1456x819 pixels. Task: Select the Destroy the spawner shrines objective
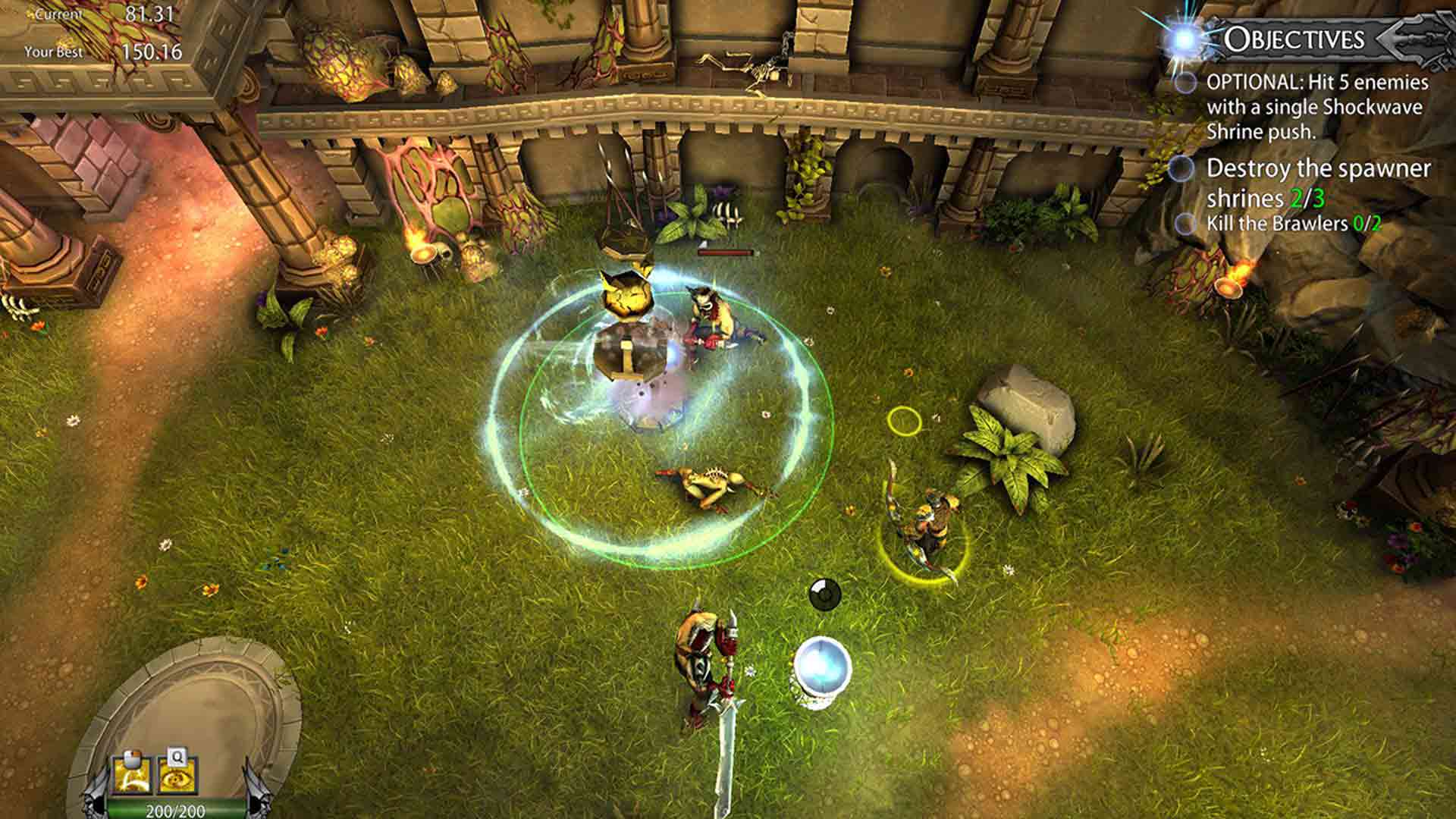tap(1318, 183)
